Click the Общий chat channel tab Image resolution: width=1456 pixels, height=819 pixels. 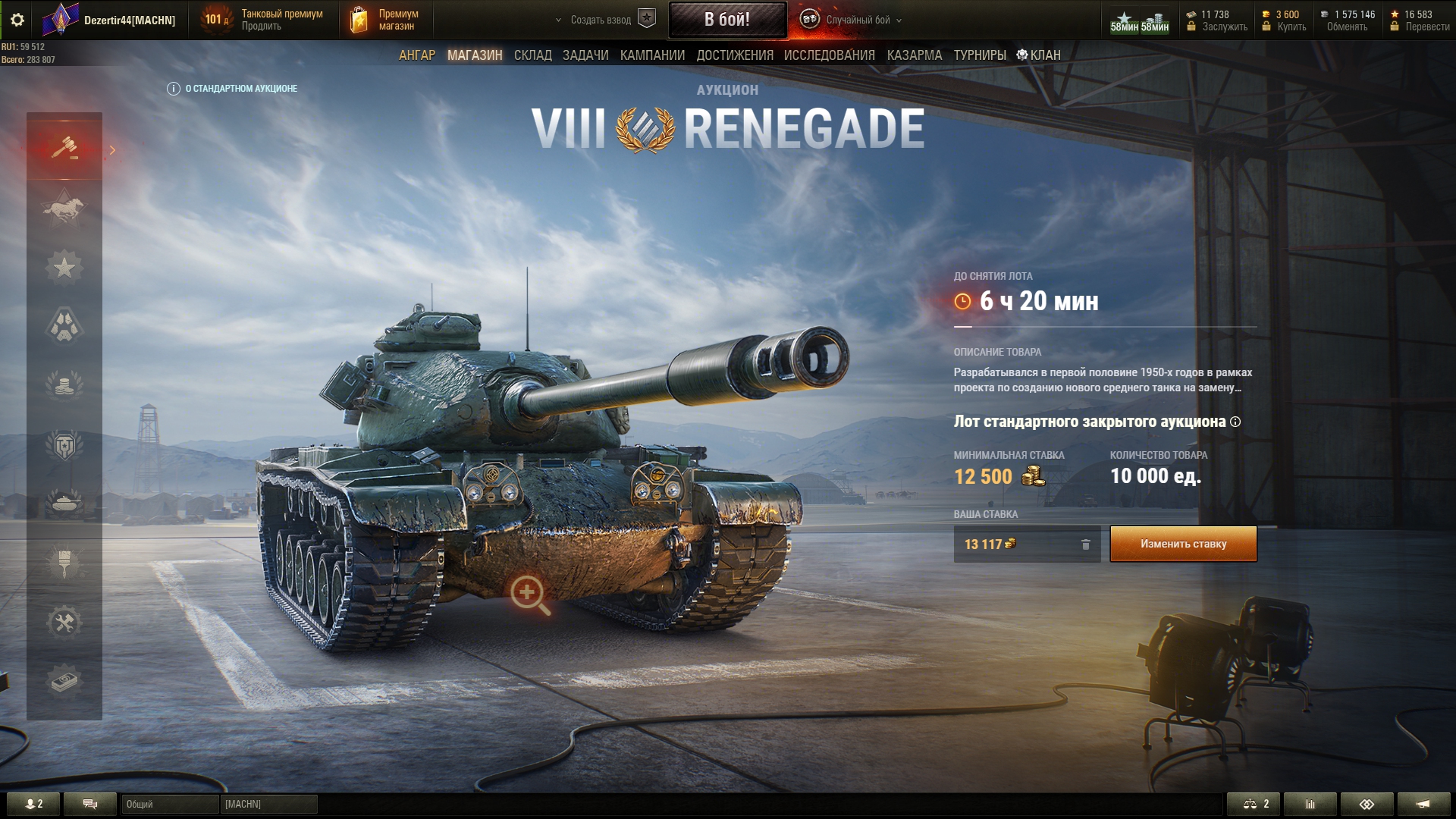click(170, 804)
